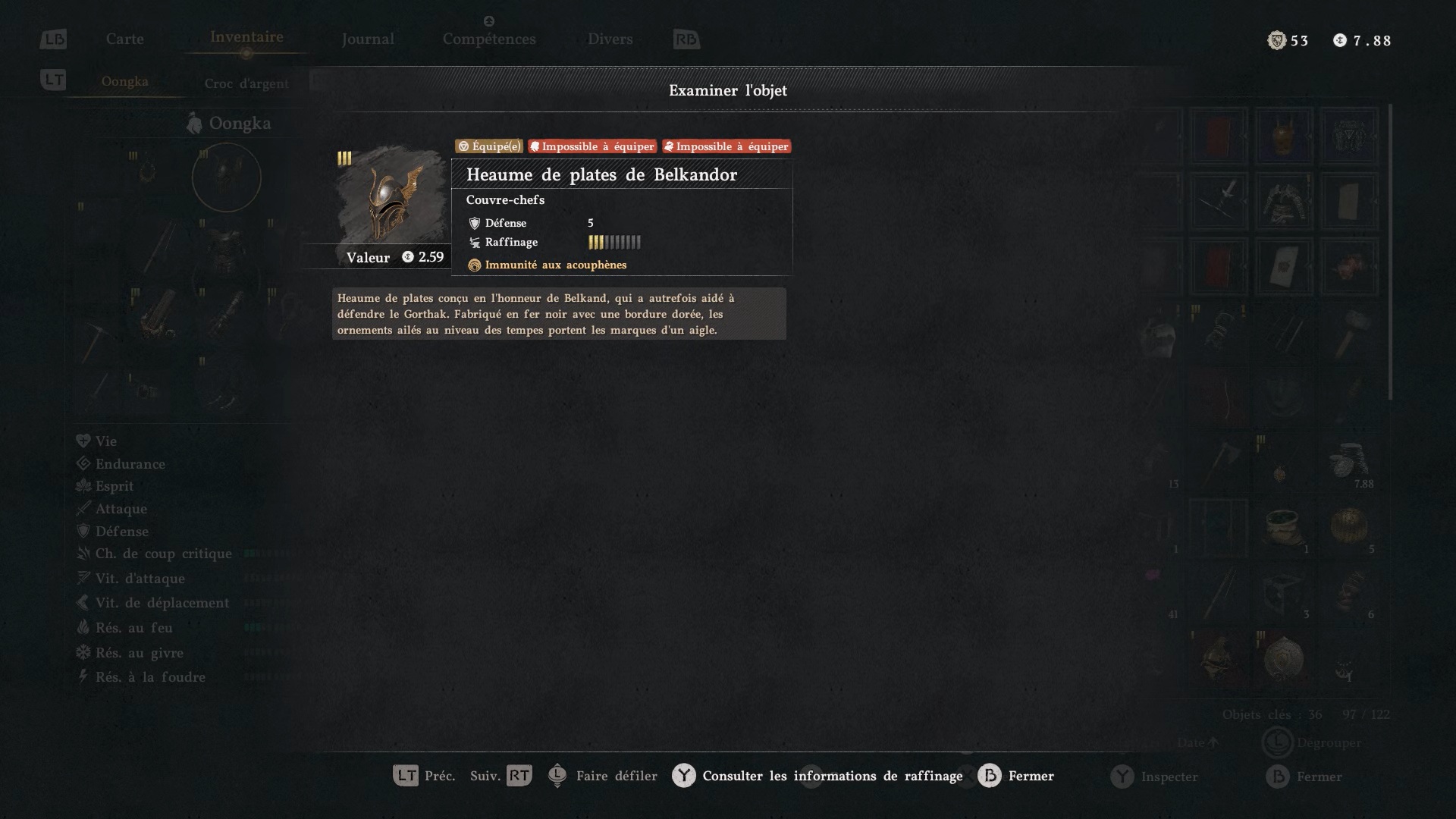Open the Carte tab
Image resolution: width=1456 pixels, height=819 pixels.
tap(124, 39)
